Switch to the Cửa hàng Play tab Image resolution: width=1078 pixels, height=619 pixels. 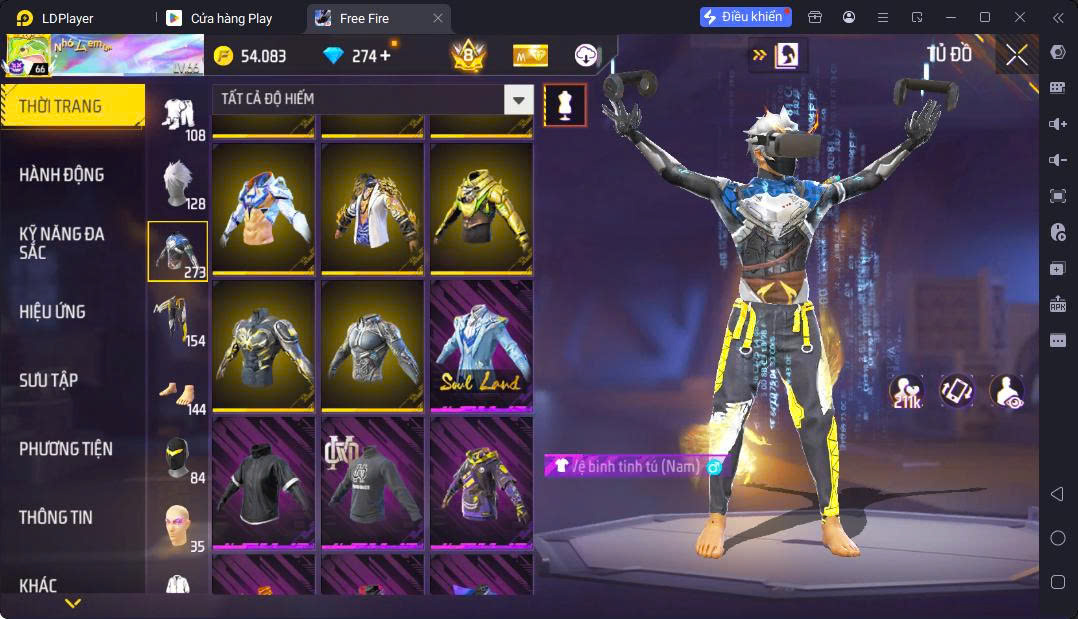[x=231, y=18]
